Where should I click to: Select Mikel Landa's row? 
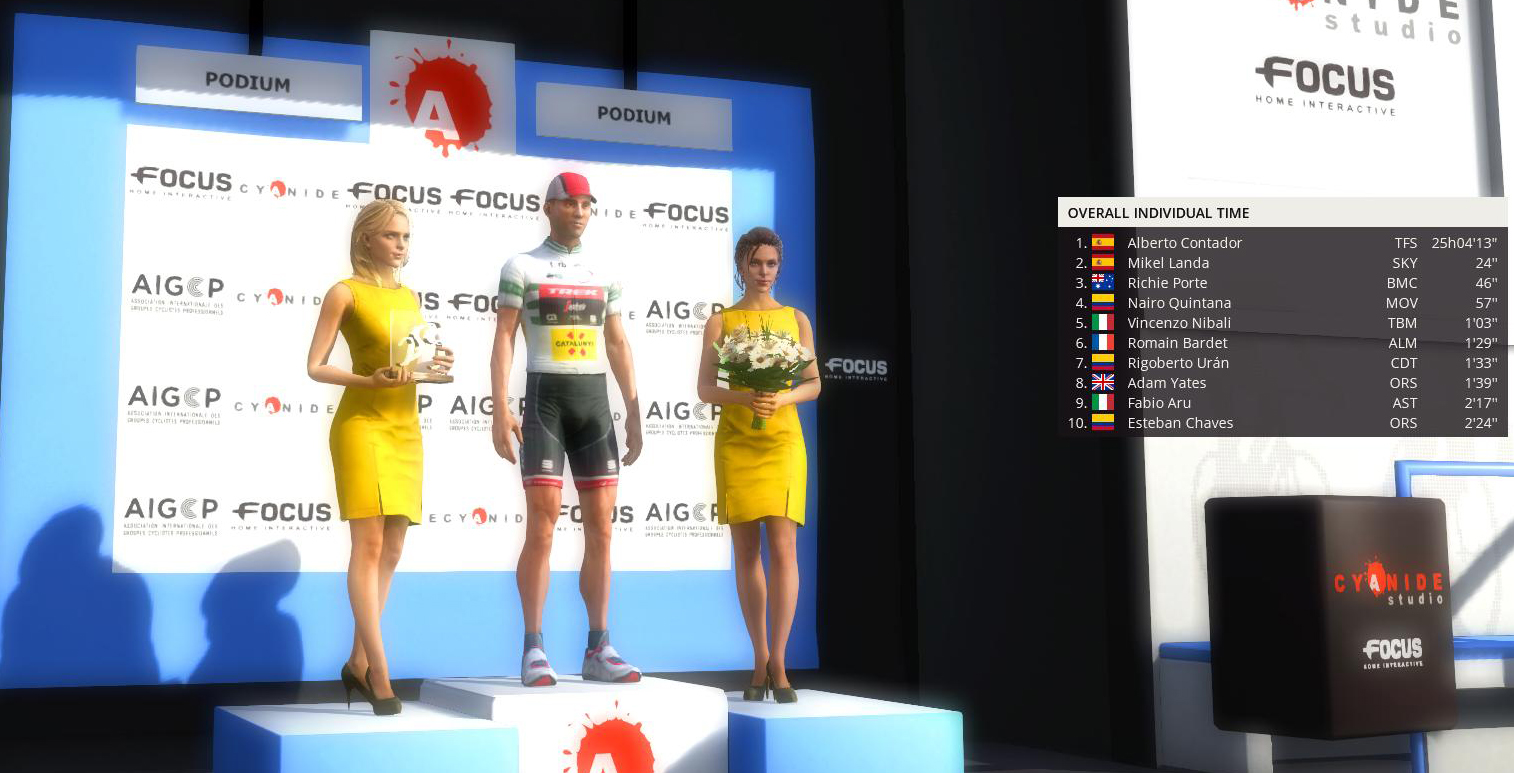tap(1168, 263)
